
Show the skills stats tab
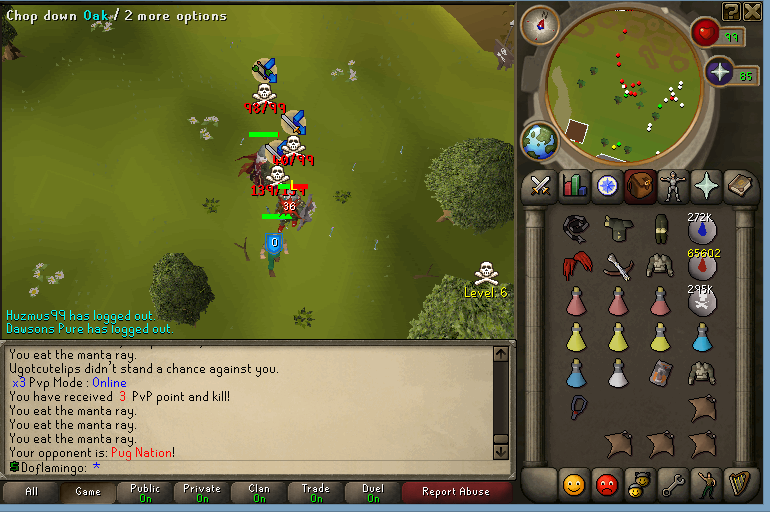coord(574,185)
